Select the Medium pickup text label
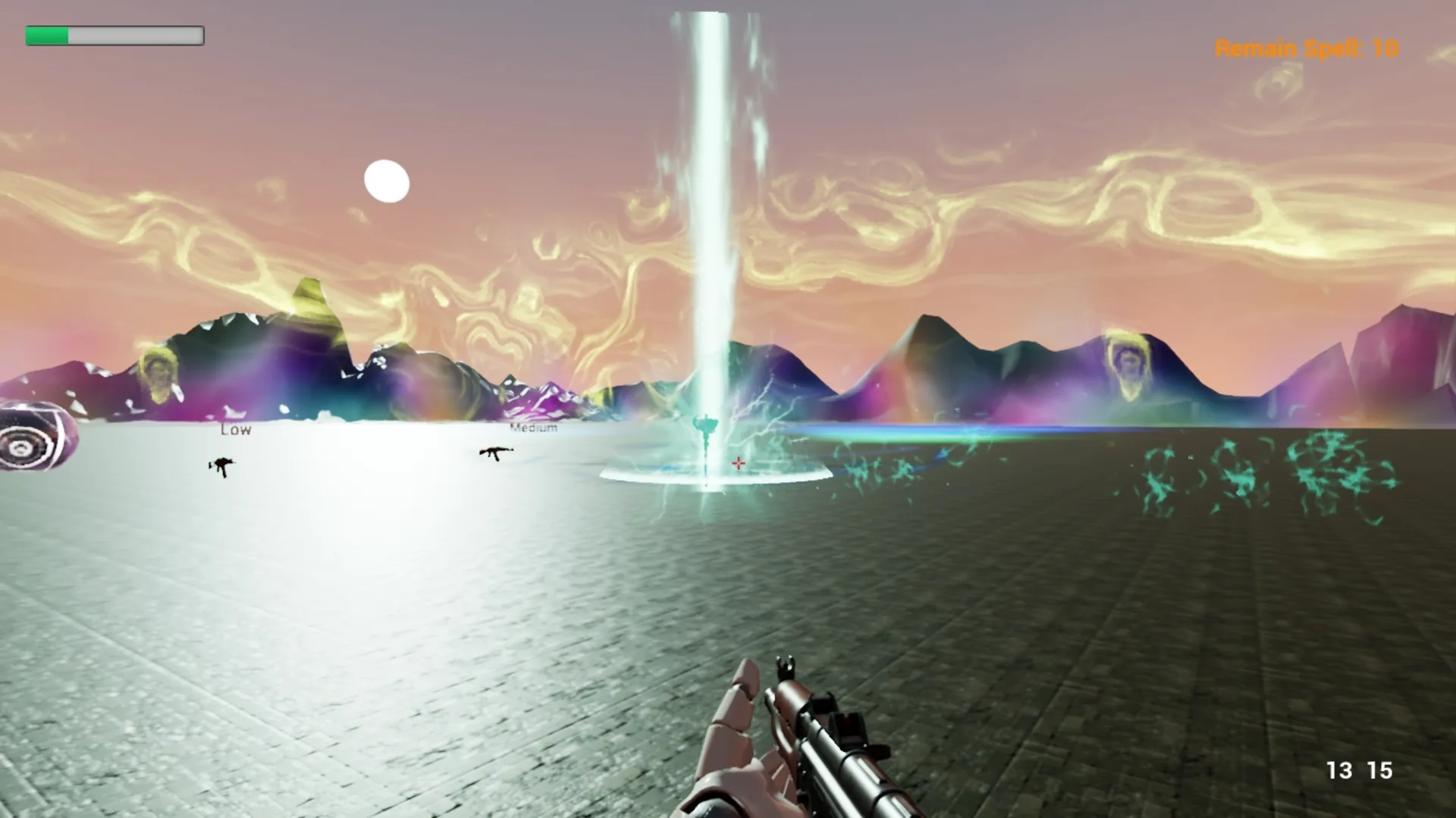Screen dimensions: 1456x818 [x=533, y=428]
